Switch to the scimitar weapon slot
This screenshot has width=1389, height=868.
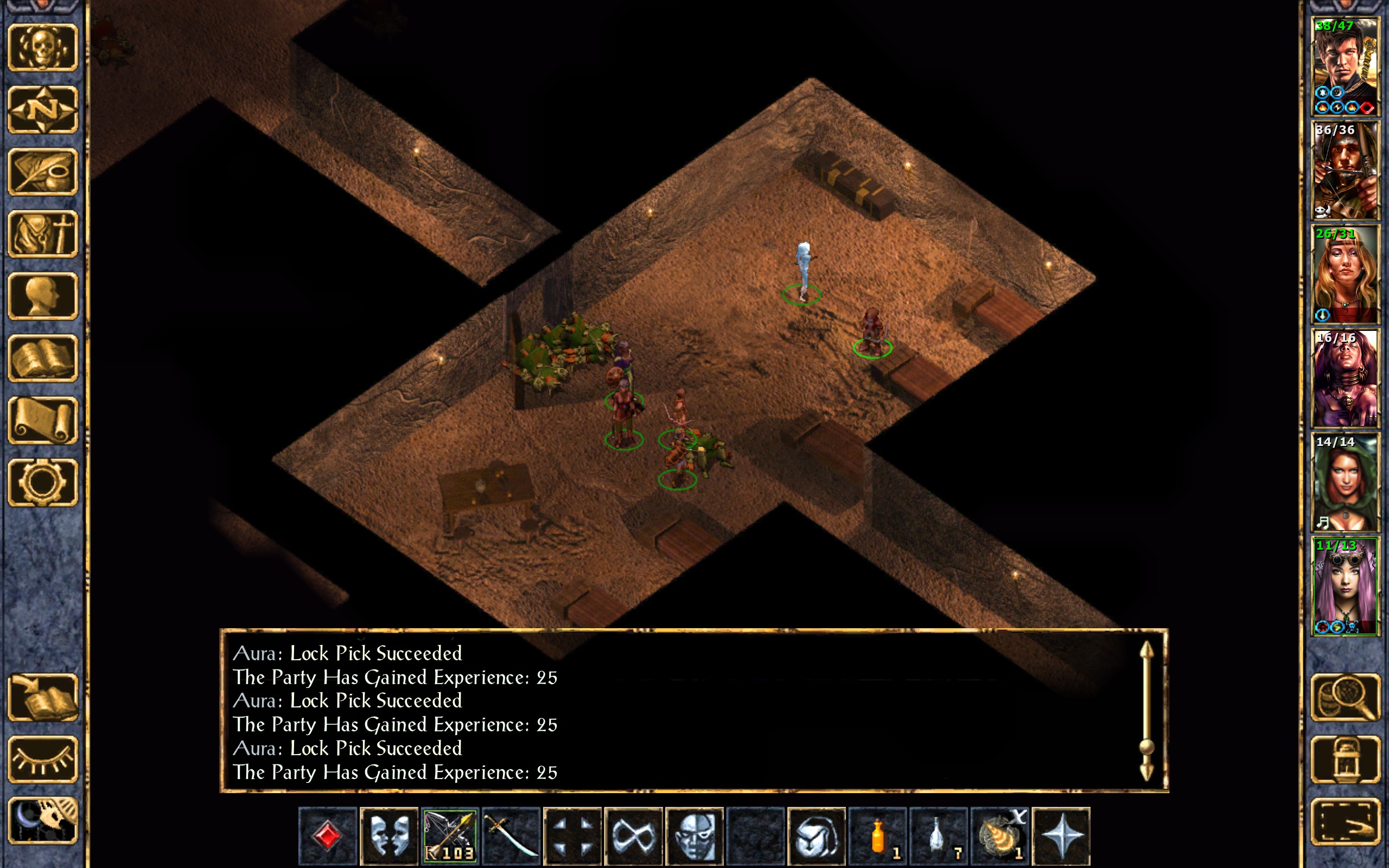pos(511,835)
